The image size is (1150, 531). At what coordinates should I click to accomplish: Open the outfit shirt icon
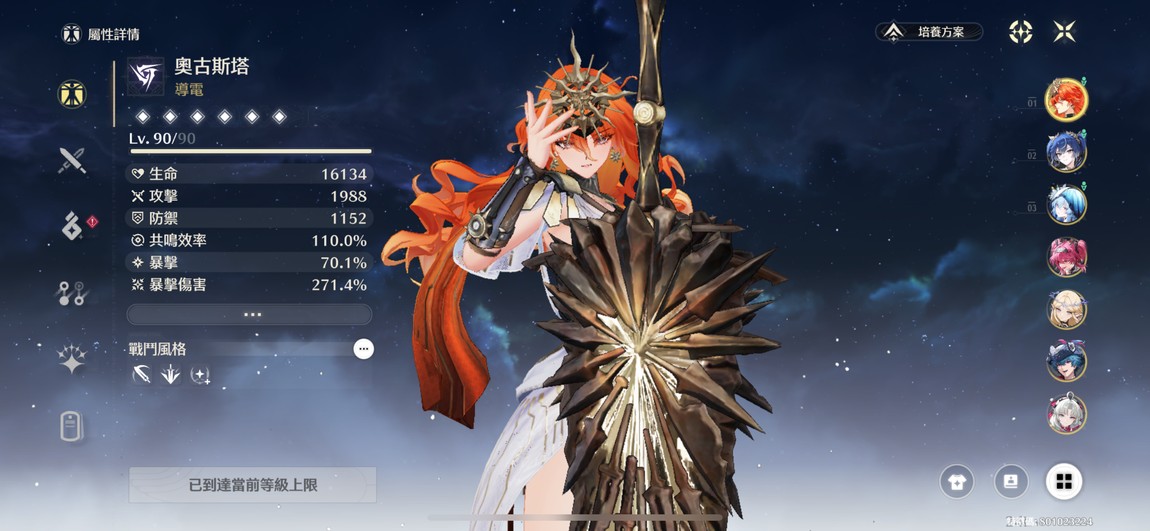point(957,482)
